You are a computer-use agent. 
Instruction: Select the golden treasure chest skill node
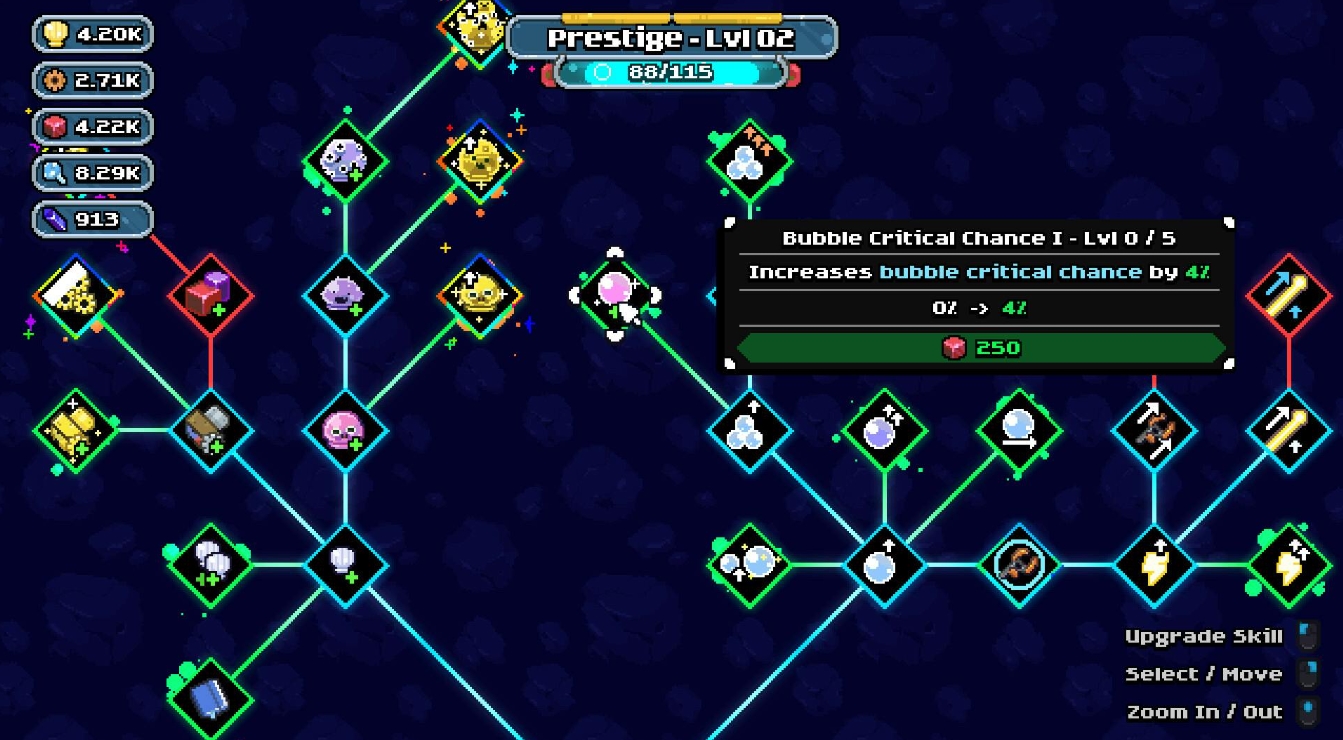(72, 432)
